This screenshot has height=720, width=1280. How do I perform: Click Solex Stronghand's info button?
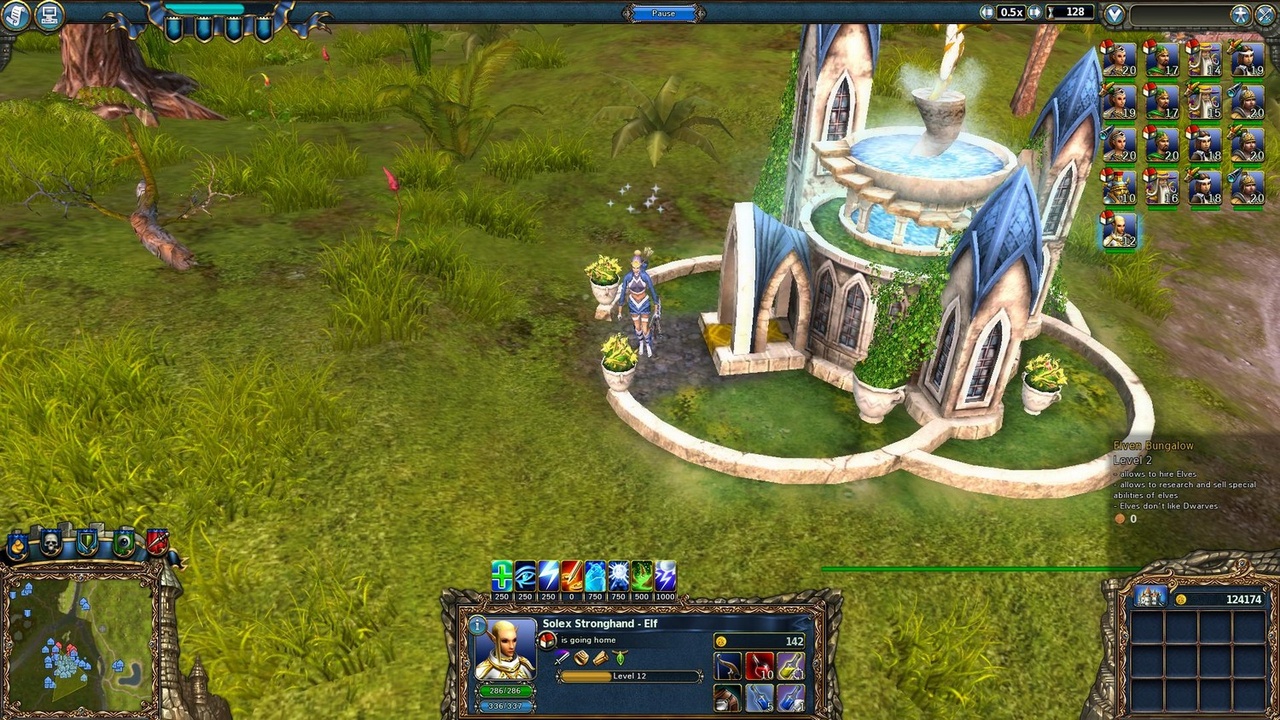point(477,625)
